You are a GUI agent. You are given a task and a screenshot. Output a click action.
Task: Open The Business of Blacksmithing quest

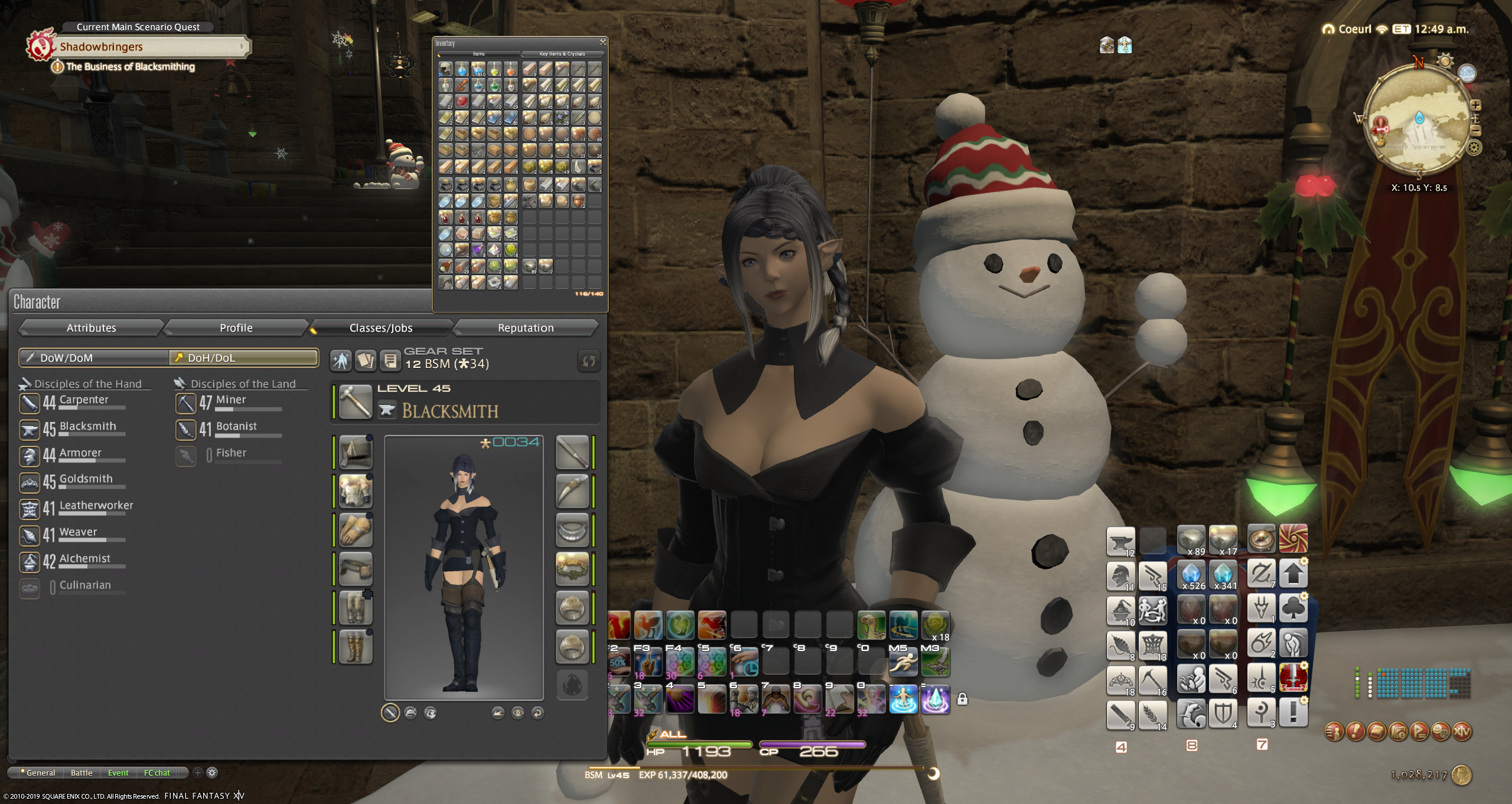(x=130, y=67)
